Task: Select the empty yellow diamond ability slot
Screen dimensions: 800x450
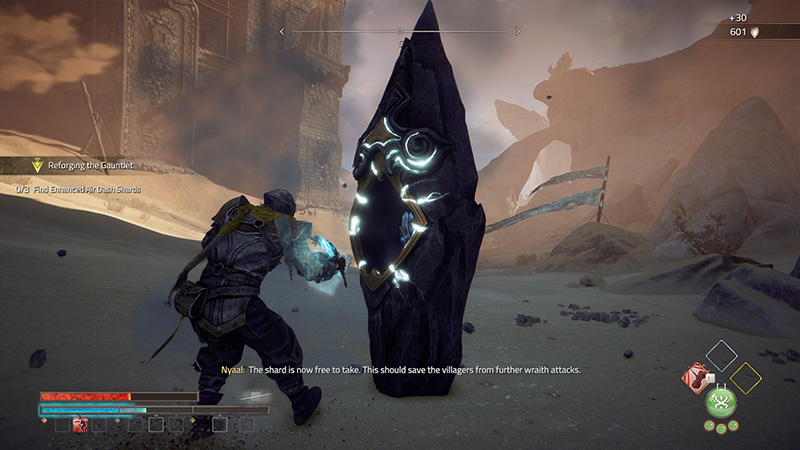Action: 745,378
